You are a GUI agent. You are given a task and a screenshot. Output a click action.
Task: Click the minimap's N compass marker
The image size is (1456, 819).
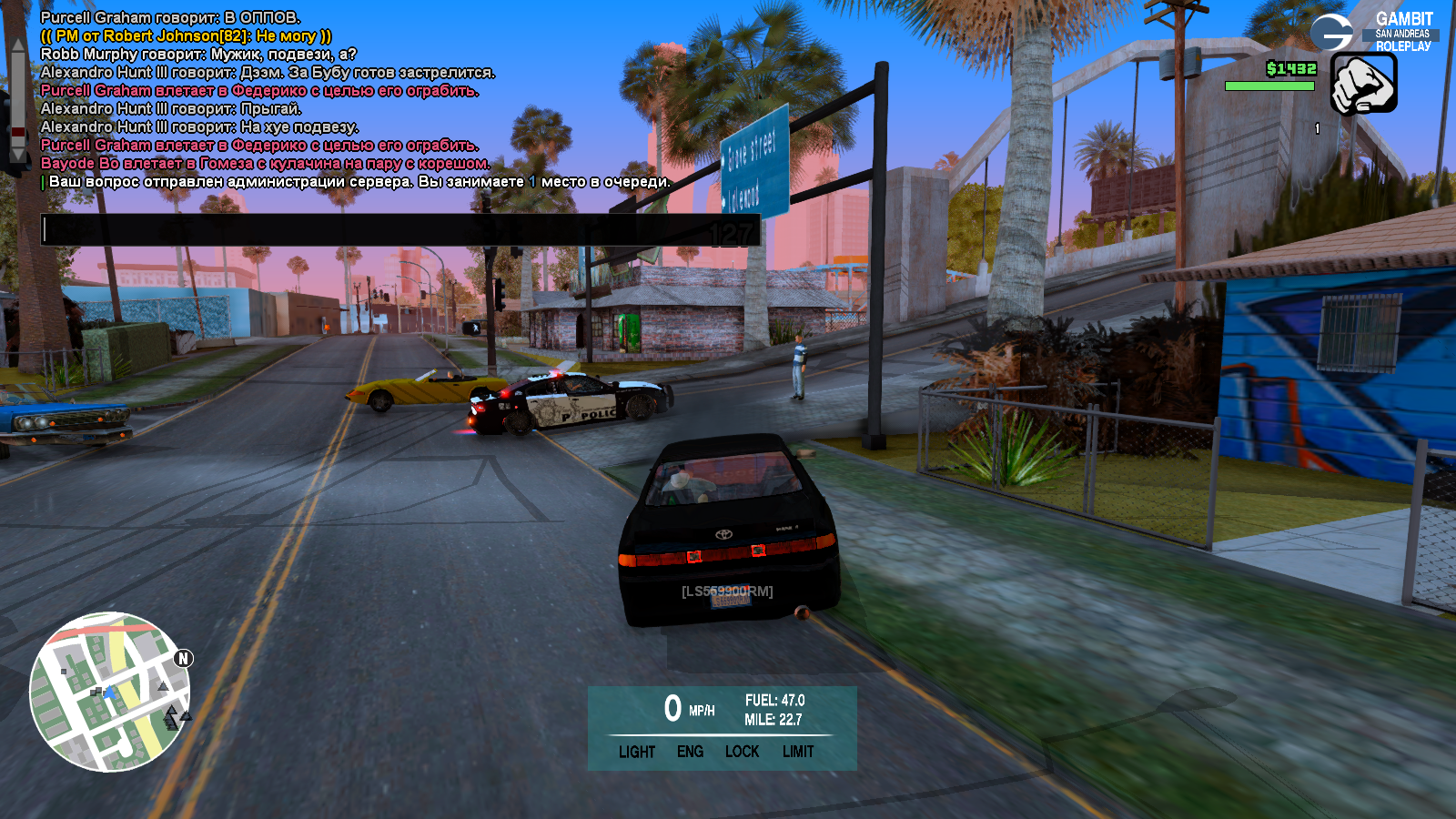click(183, 658)
